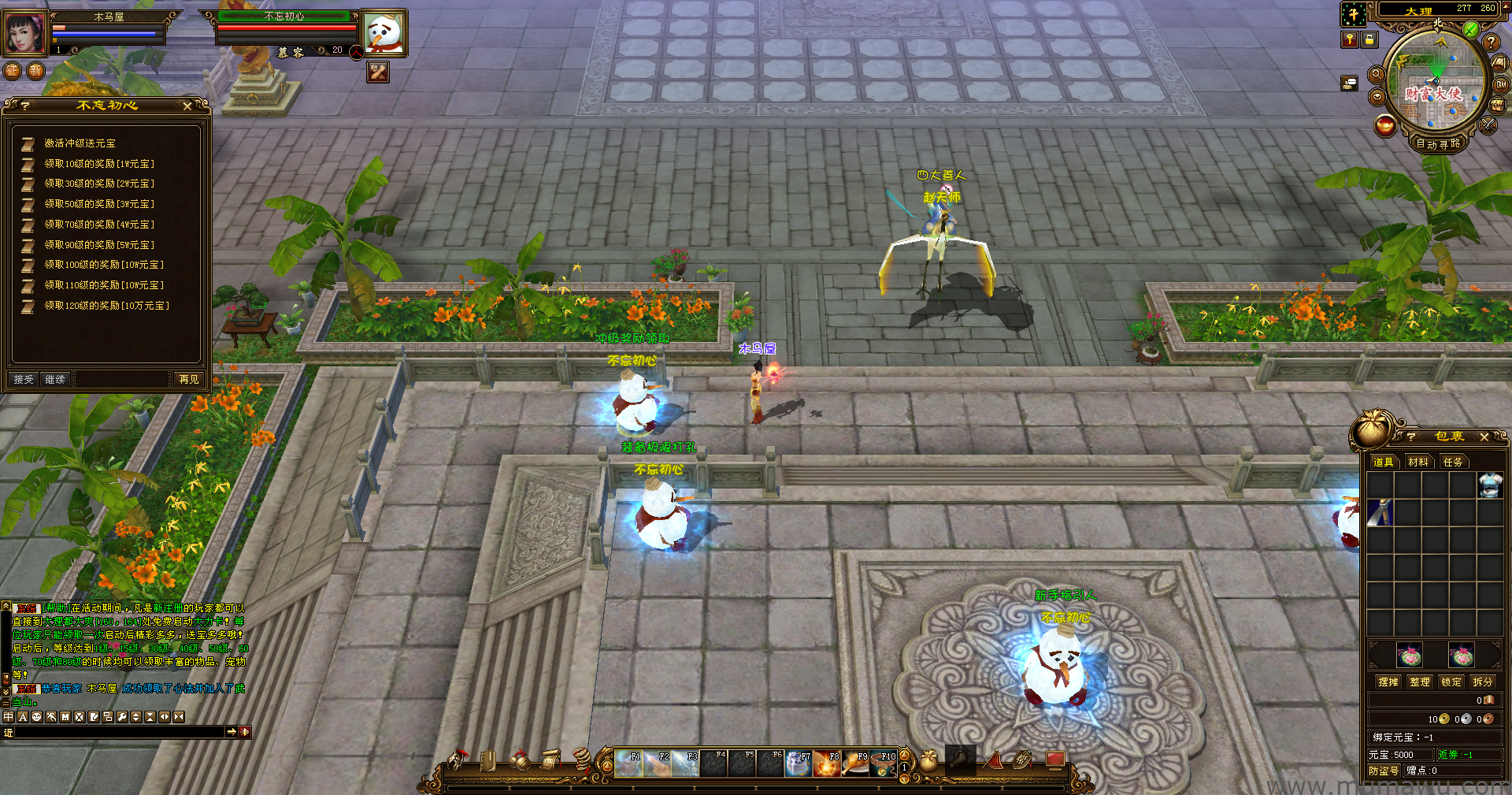This screenshot has height=795, width=1512.
Task: Select the armor item in inventory
Action: click(1490, 485)
